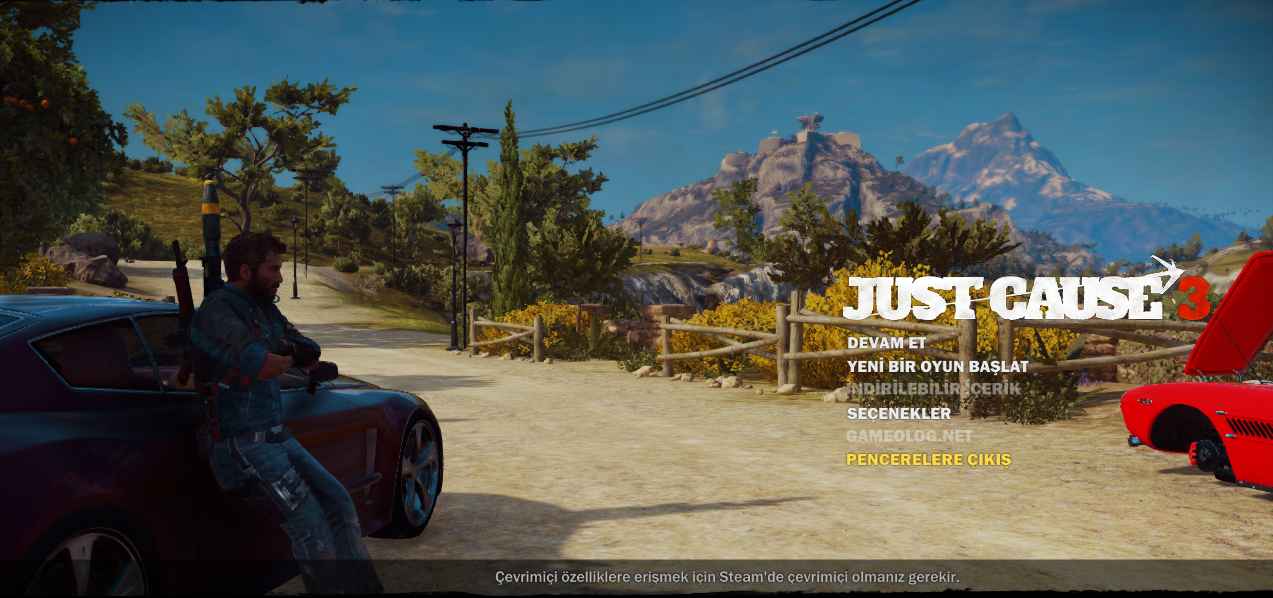Viewport: 1273px width, 598px height.
Task: Open the Seçenekler options menu
Action: coord(898,413)
